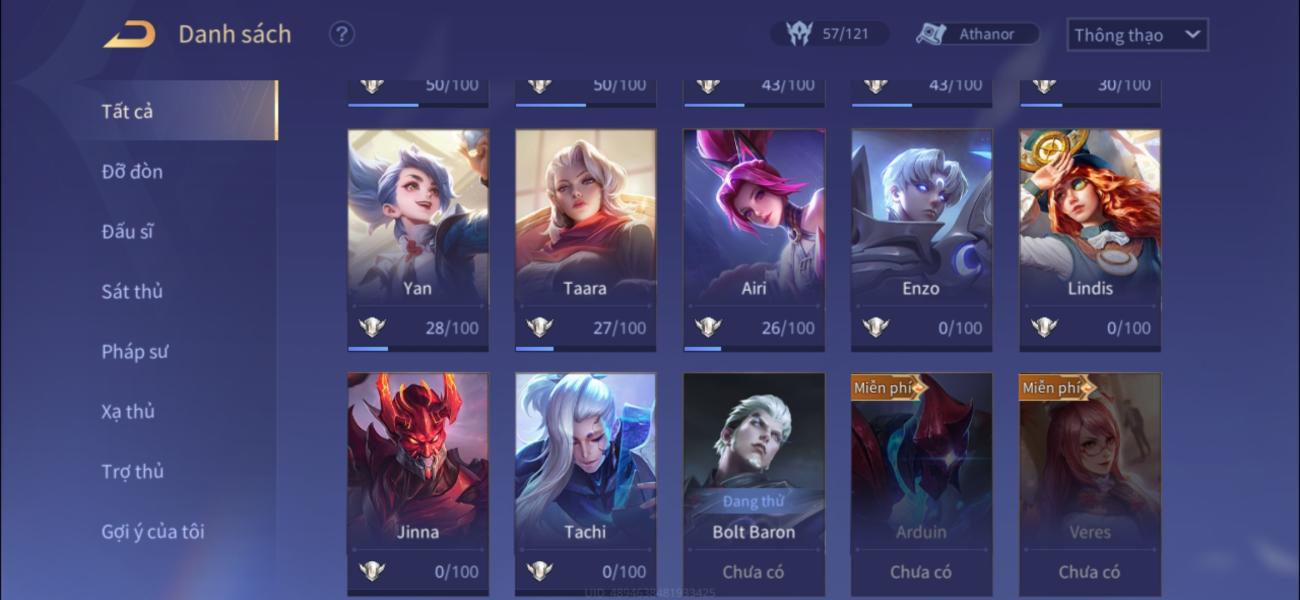The image size is (1300, 600).
Task: Click the Athanor button
Action: (977, 34)
